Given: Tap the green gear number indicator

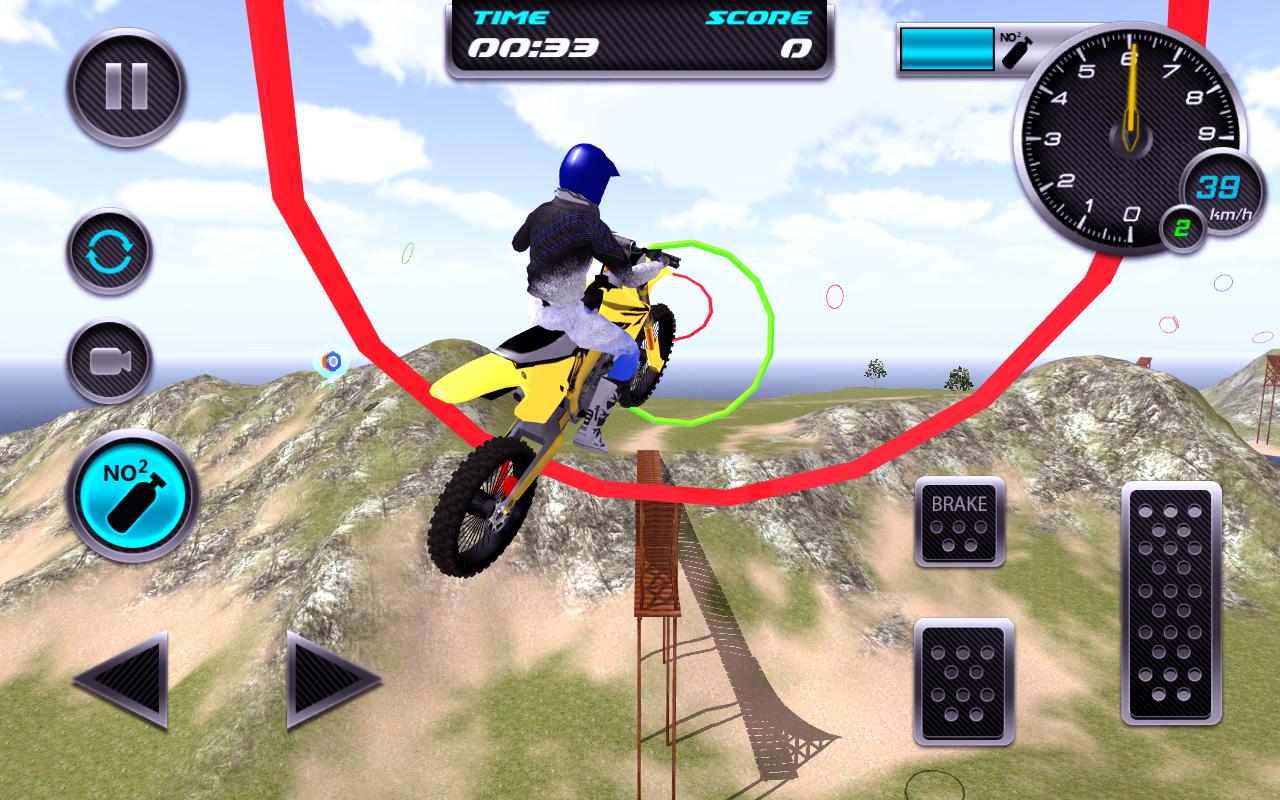Looking at the screenshot, I should [1182, 226].
